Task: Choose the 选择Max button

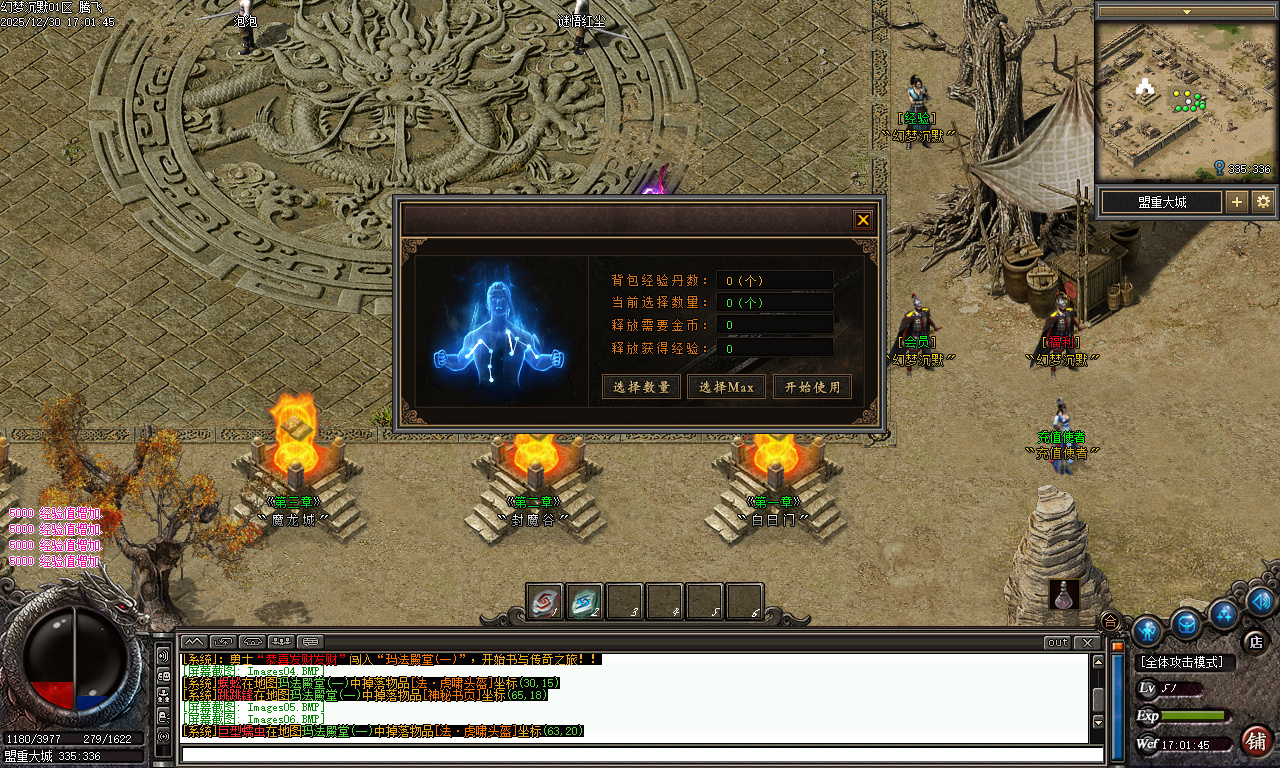Action: coord(726,387)
